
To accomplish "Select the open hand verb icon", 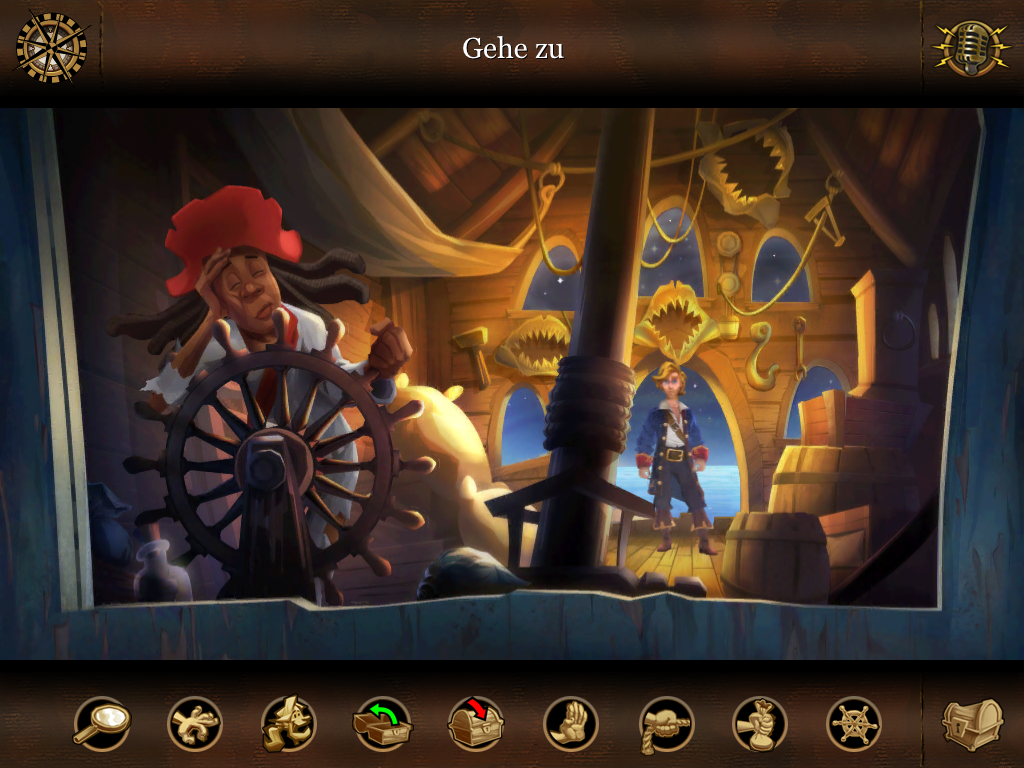I will [571, 723].
